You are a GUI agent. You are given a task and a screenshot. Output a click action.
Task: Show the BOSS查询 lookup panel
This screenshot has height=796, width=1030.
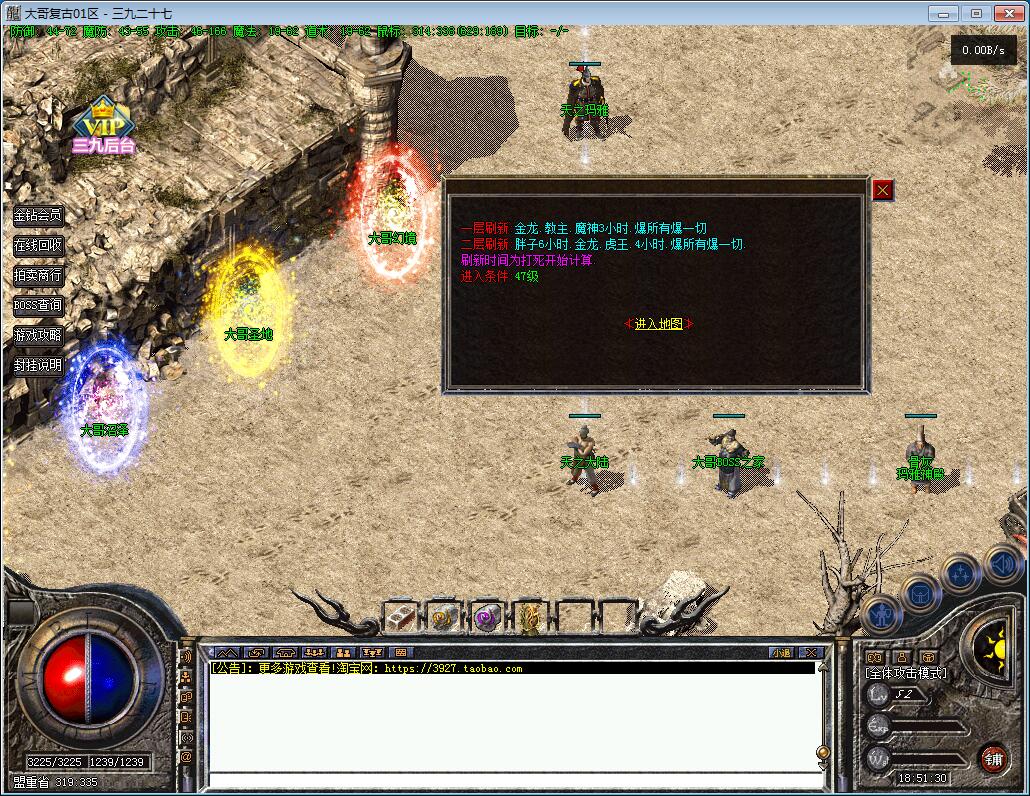(38, 305)
